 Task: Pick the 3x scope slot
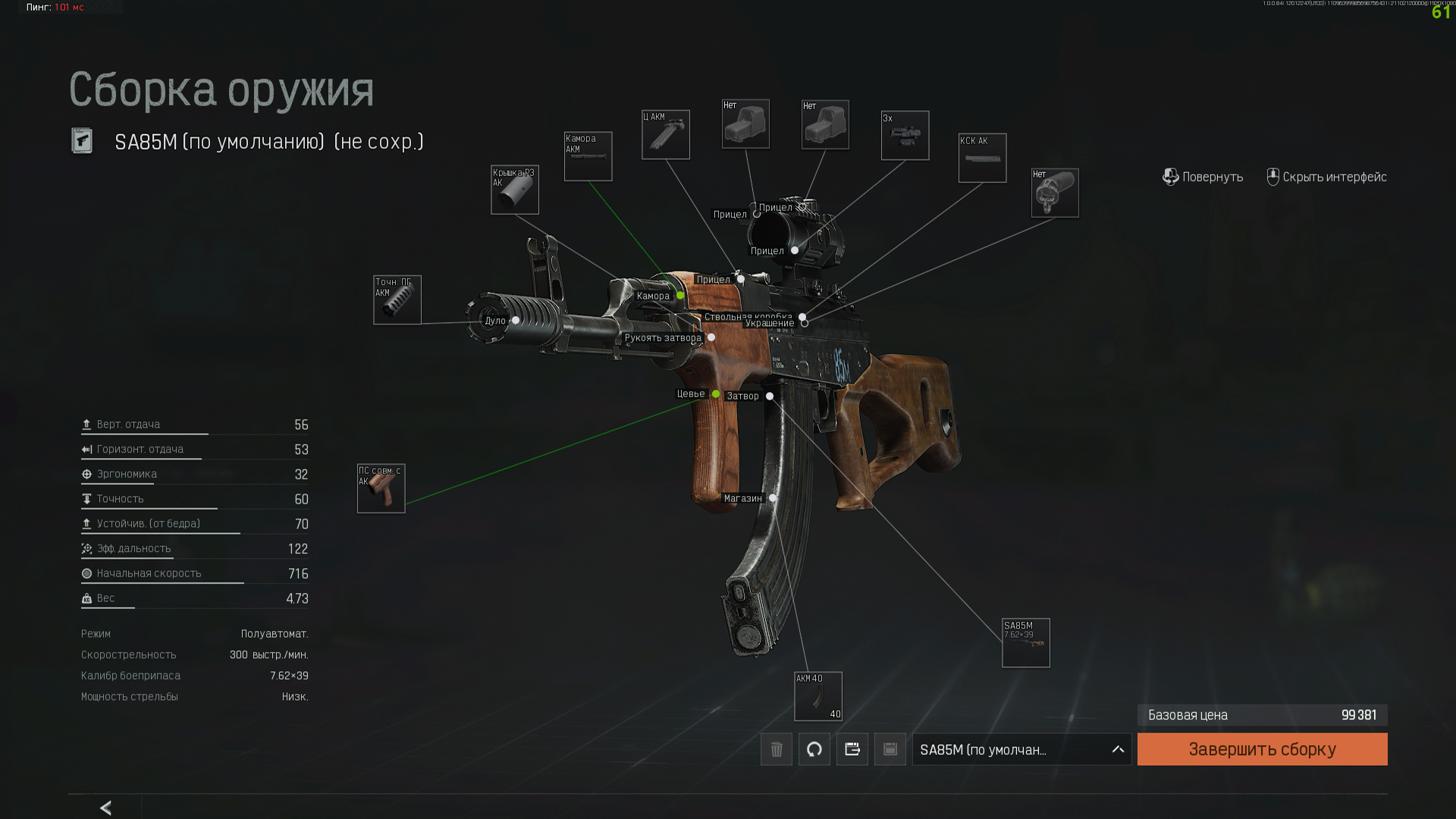pyautogui.click(x=905, y=136)
